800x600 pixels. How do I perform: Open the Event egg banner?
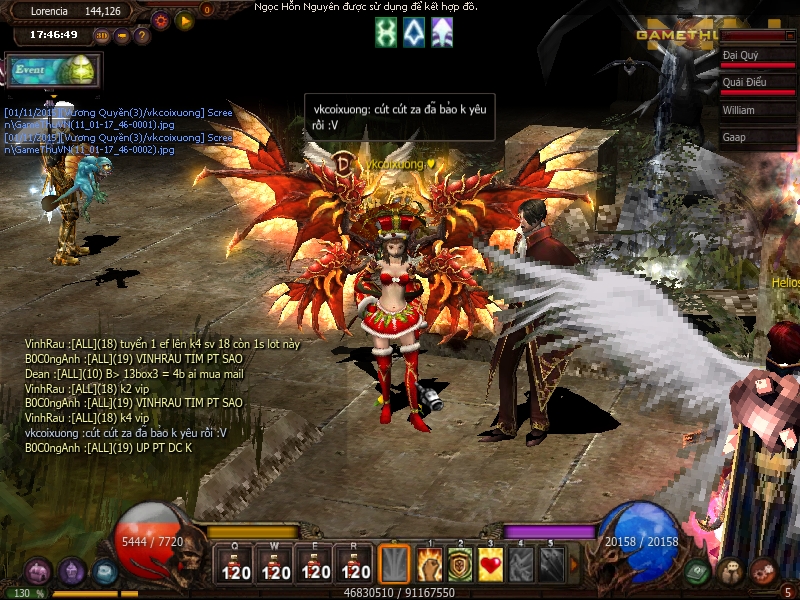[52, 71]
